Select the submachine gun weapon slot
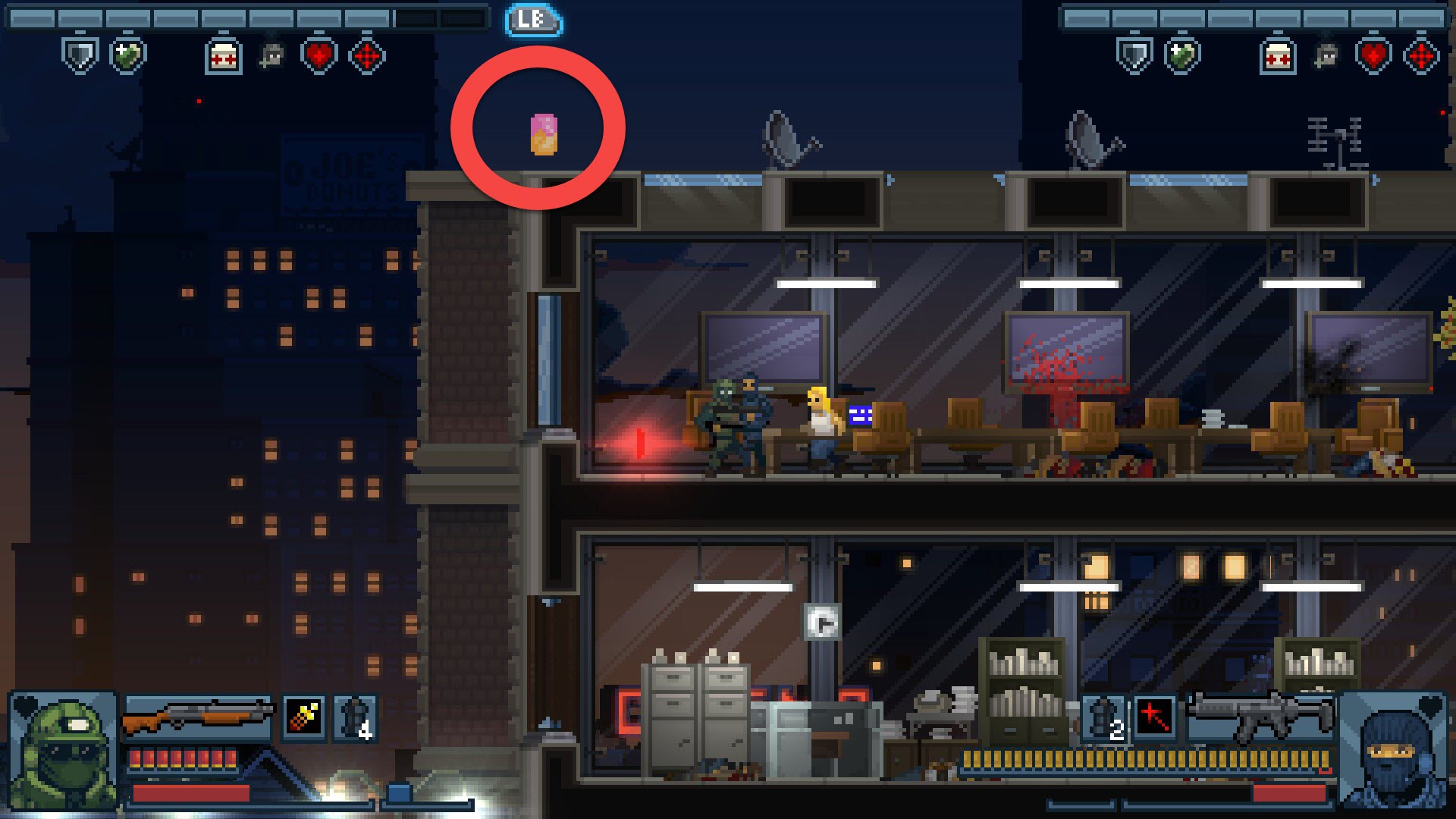This screenshot has height=819, width=1456. (1259, 717)
